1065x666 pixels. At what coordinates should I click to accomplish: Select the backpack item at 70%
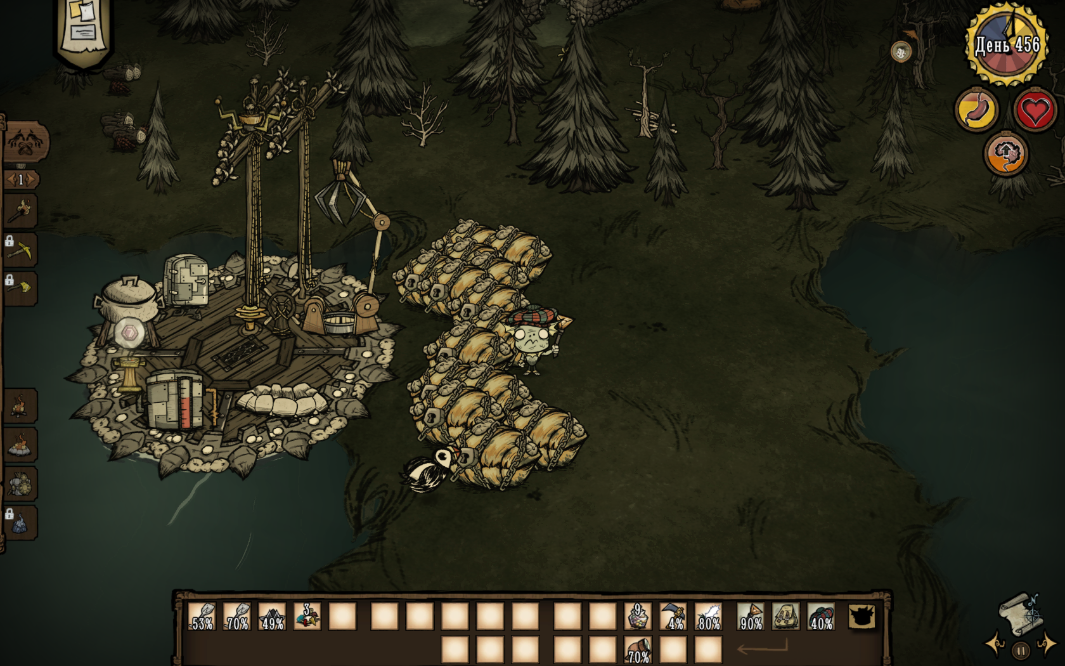[x=637, y=650]
